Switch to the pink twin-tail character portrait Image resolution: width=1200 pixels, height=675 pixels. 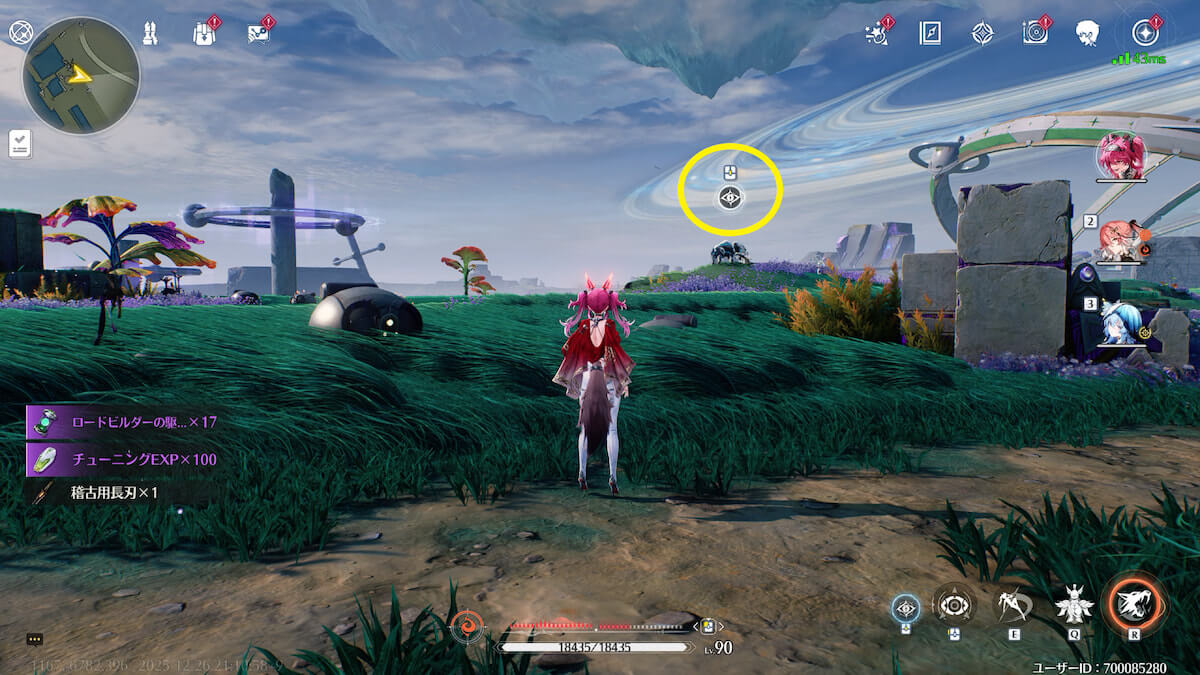1120,157
